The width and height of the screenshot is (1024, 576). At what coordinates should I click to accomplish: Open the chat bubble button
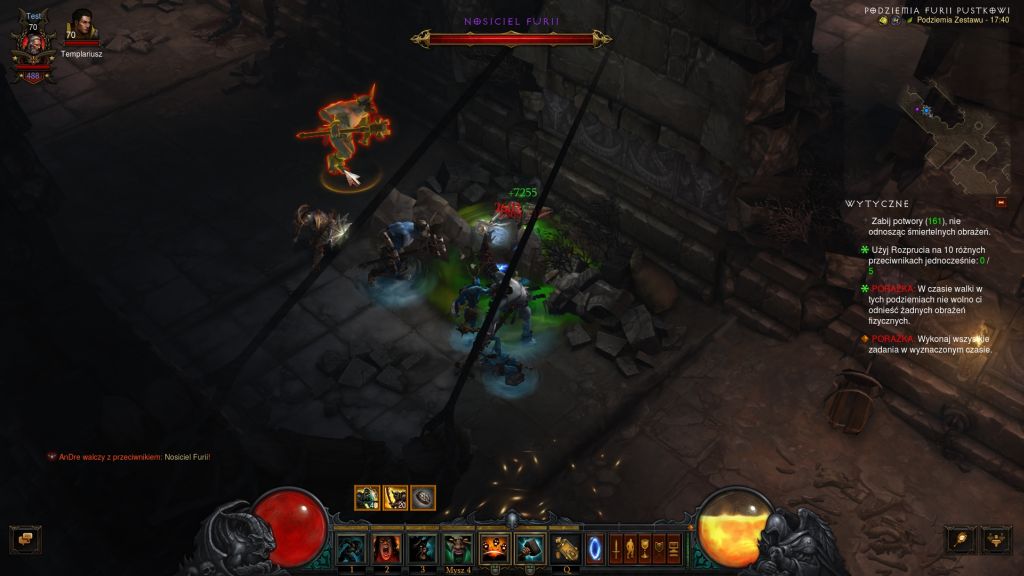click(x=25, y=540)
